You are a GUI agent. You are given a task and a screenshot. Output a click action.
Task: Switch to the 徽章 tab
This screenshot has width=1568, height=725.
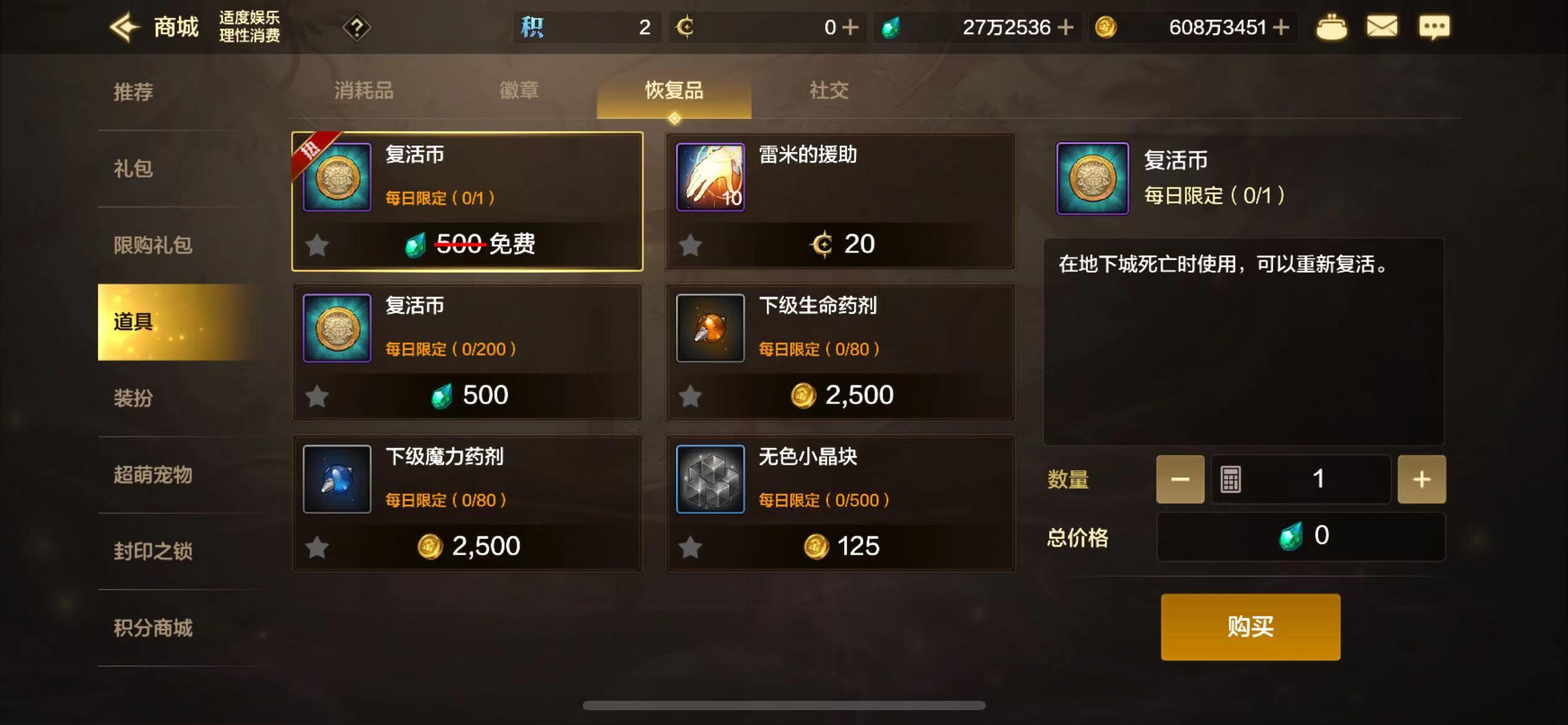519,91
